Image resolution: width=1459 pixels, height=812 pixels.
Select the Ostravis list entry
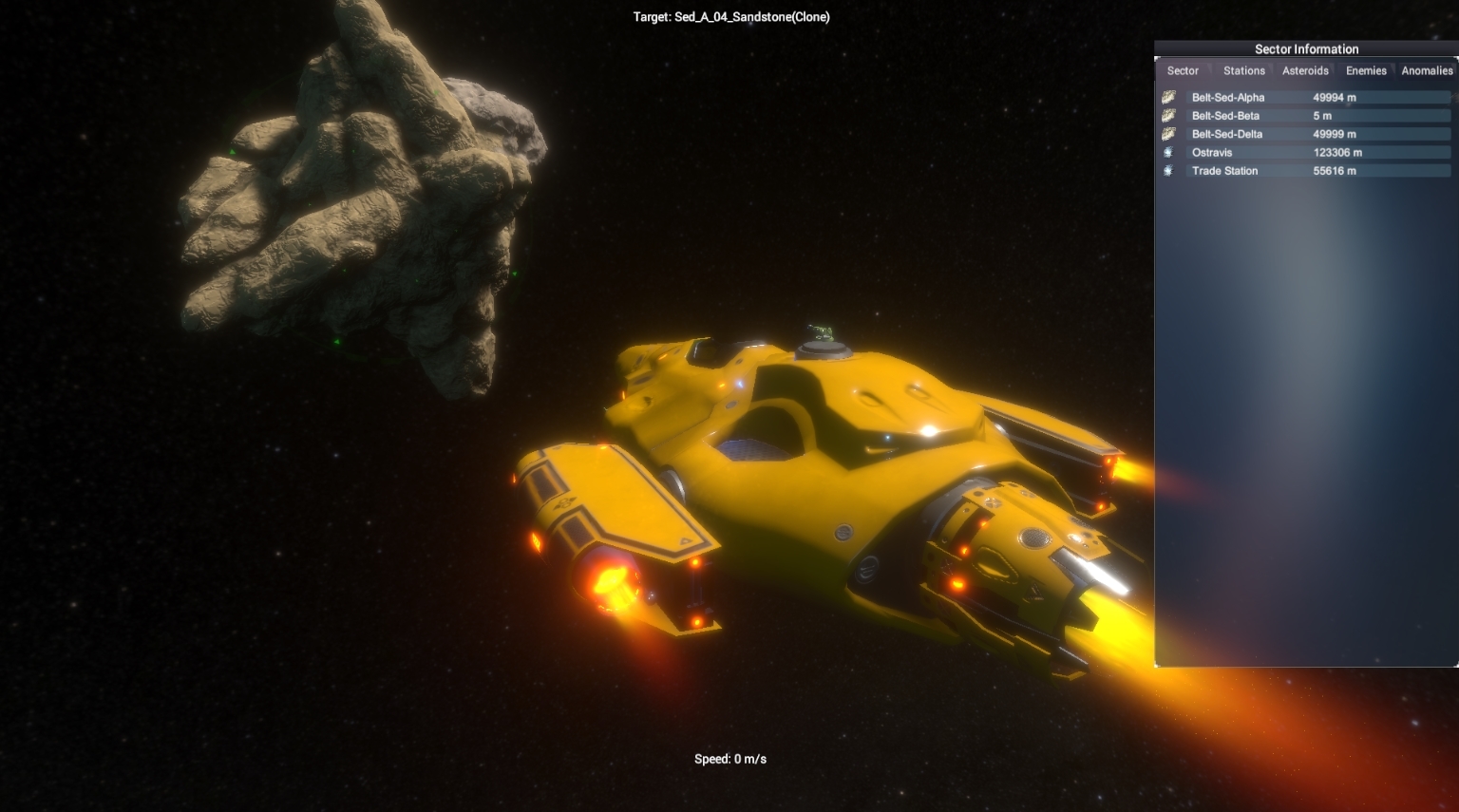[x=1305, y=152]
